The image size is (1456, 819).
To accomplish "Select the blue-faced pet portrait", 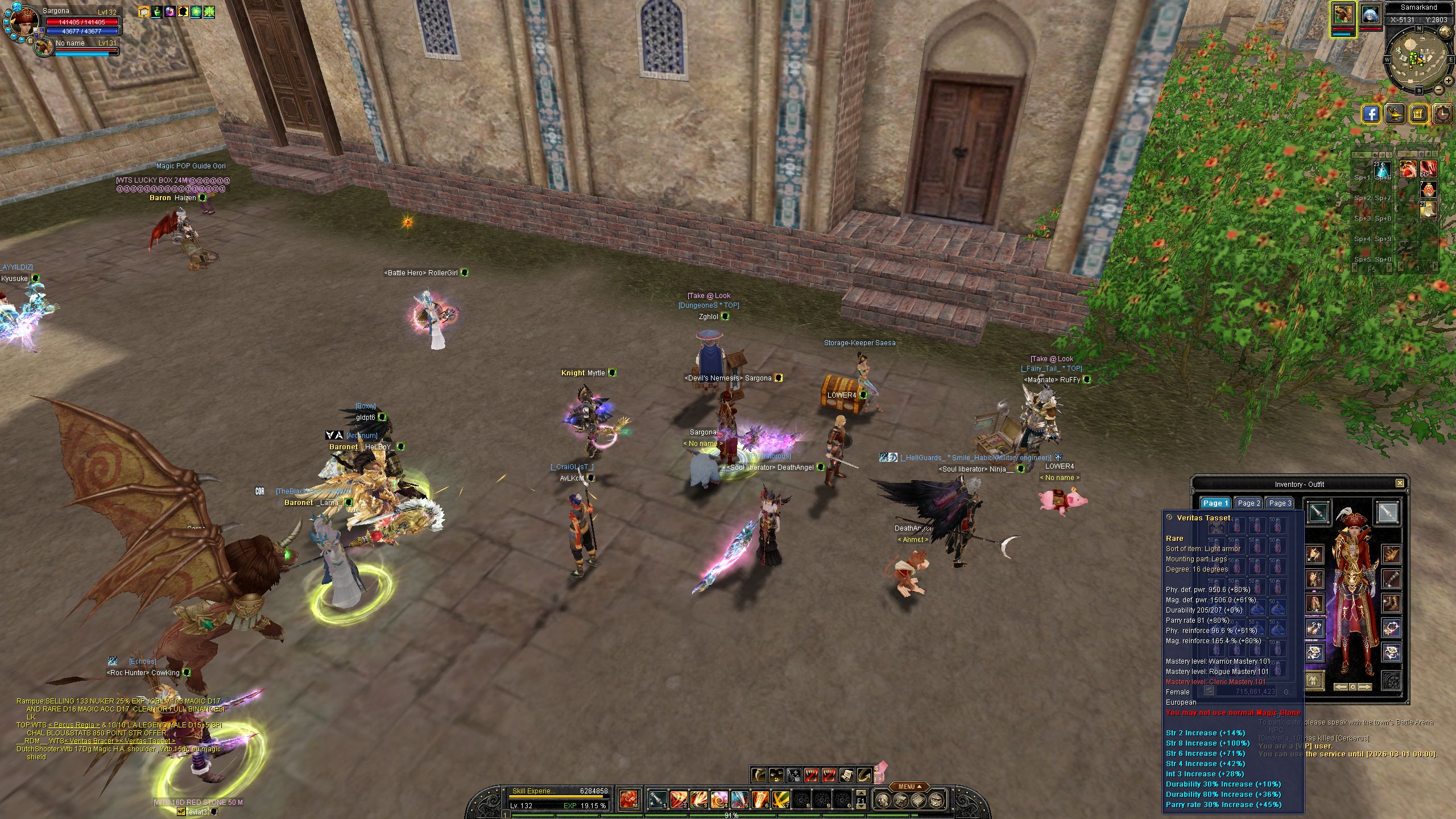I will (1370, 15).
